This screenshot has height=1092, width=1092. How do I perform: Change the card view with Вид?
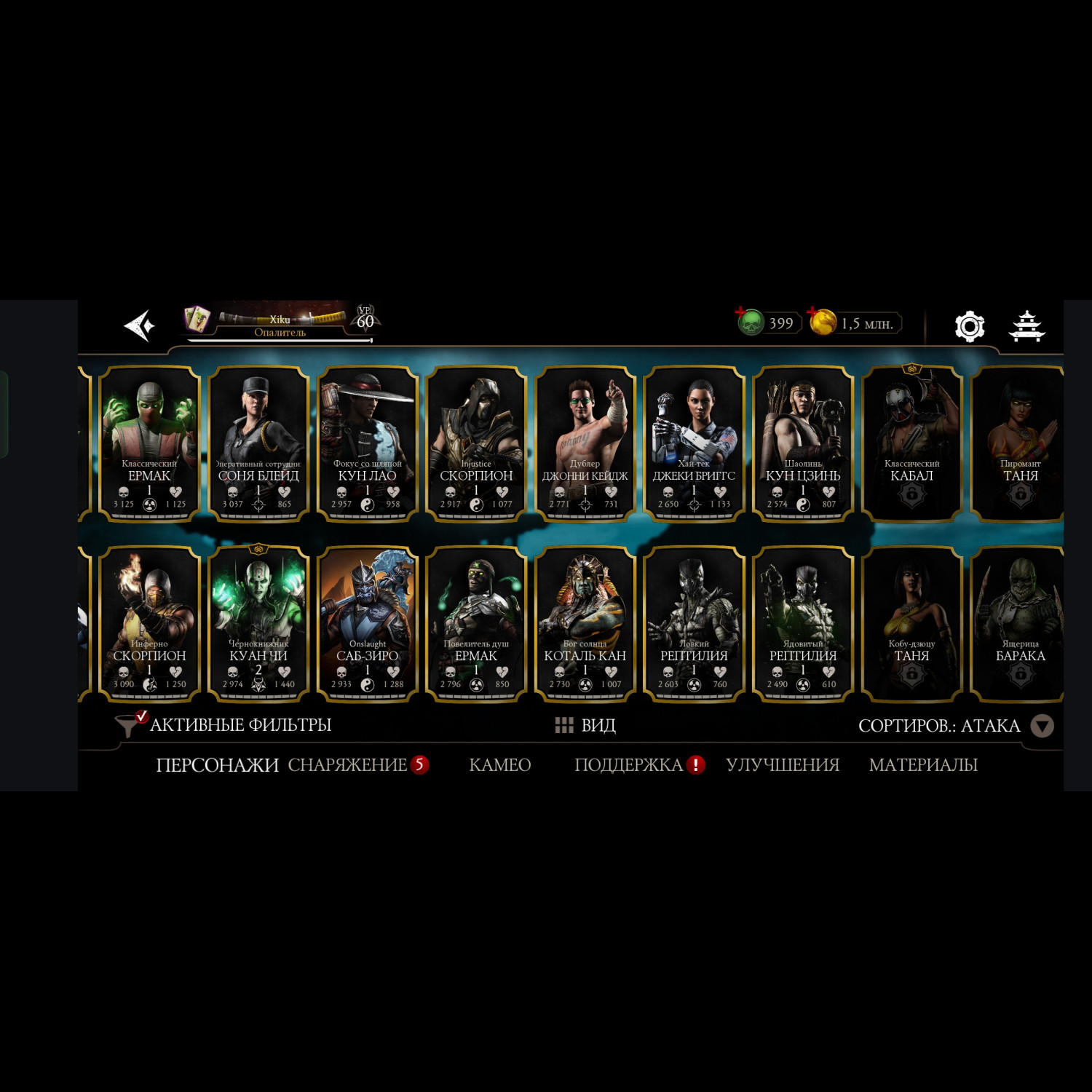tap(586, 725)
